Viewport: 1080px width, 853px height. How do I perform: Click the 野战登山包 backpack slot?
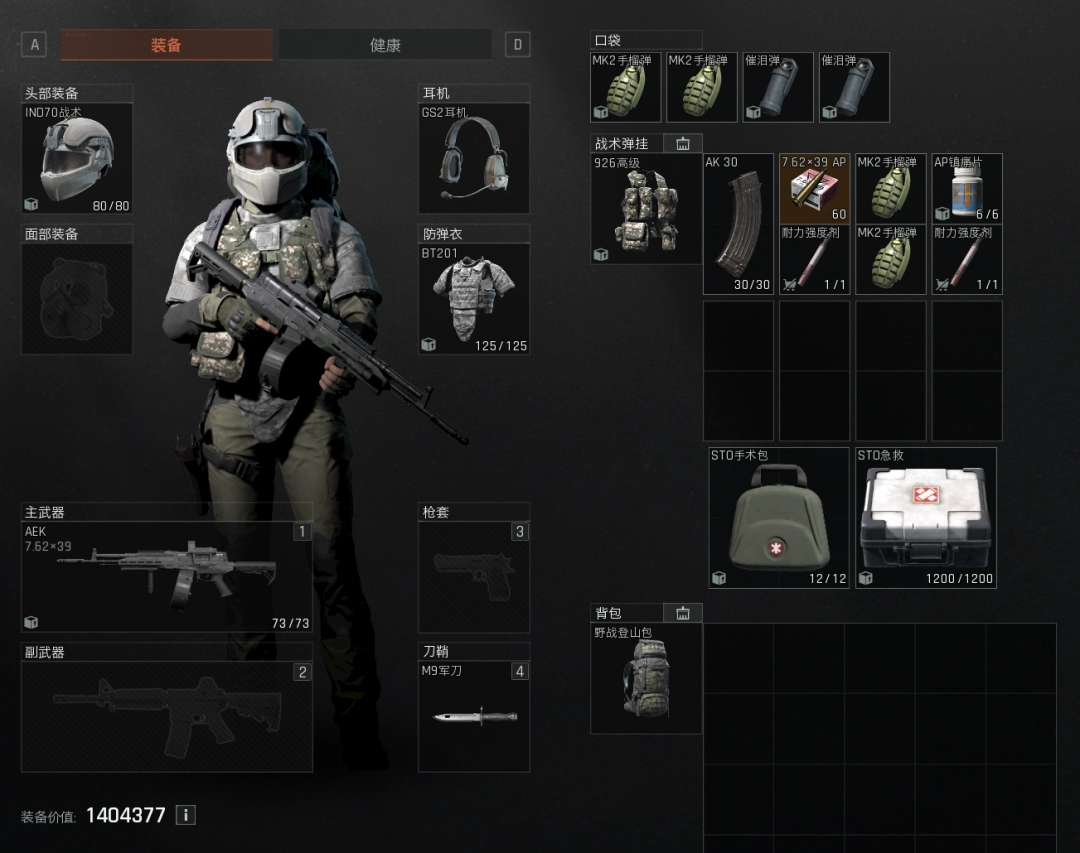coord(646,678)
